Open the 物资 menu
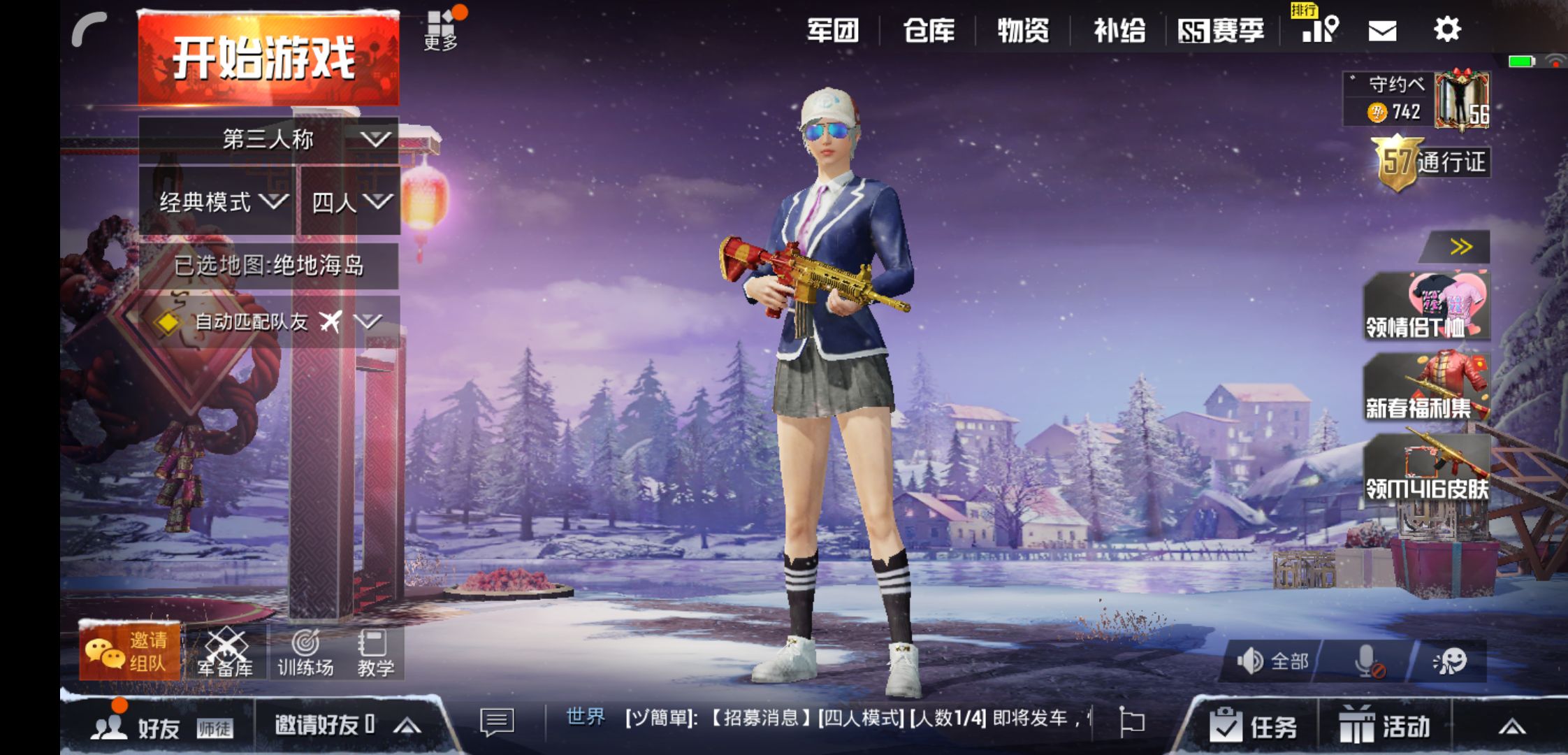1568x755 pixels. click(1023, 31)
